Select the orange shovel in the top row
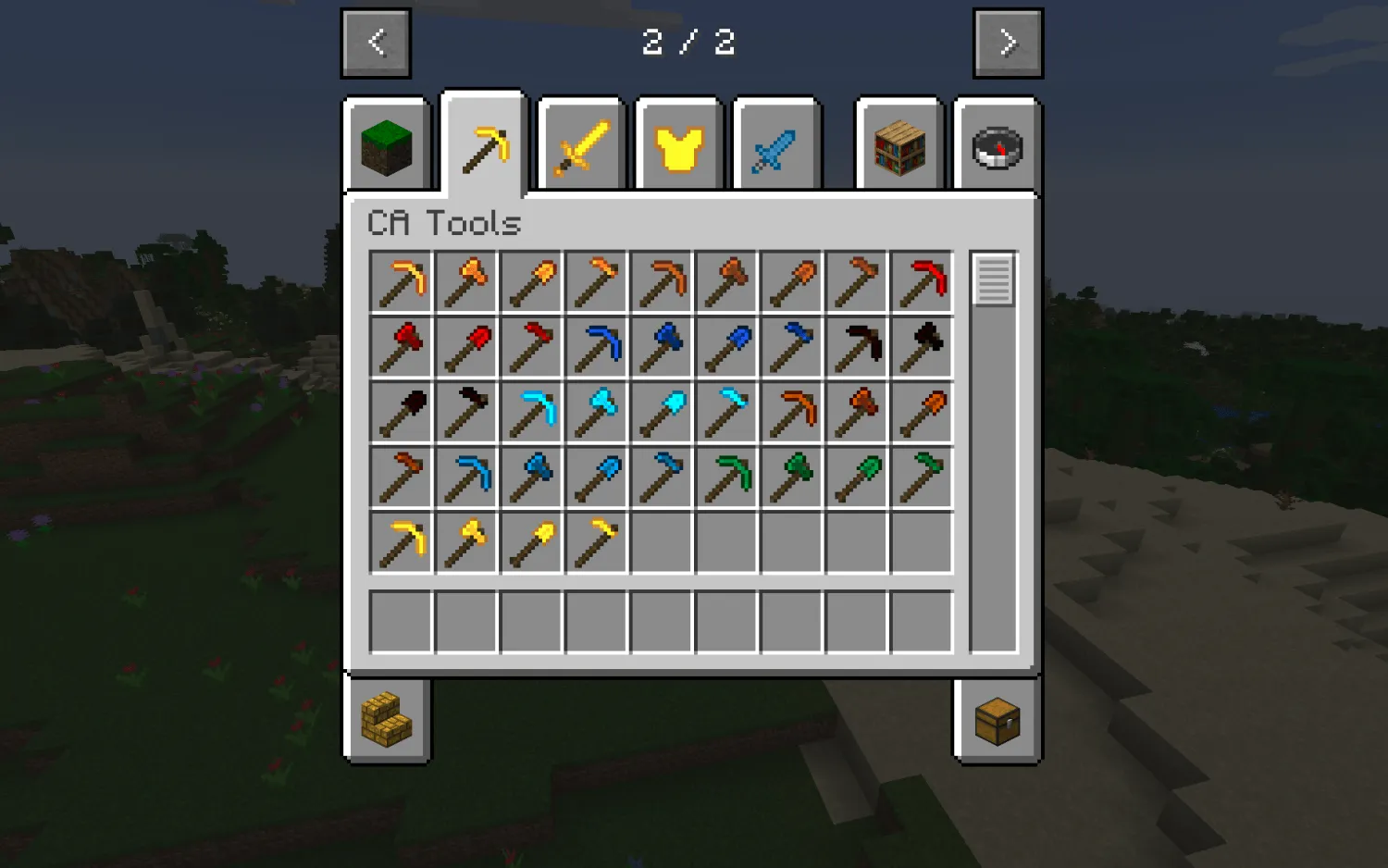The image size is (1388, 868). click(531, 282)
